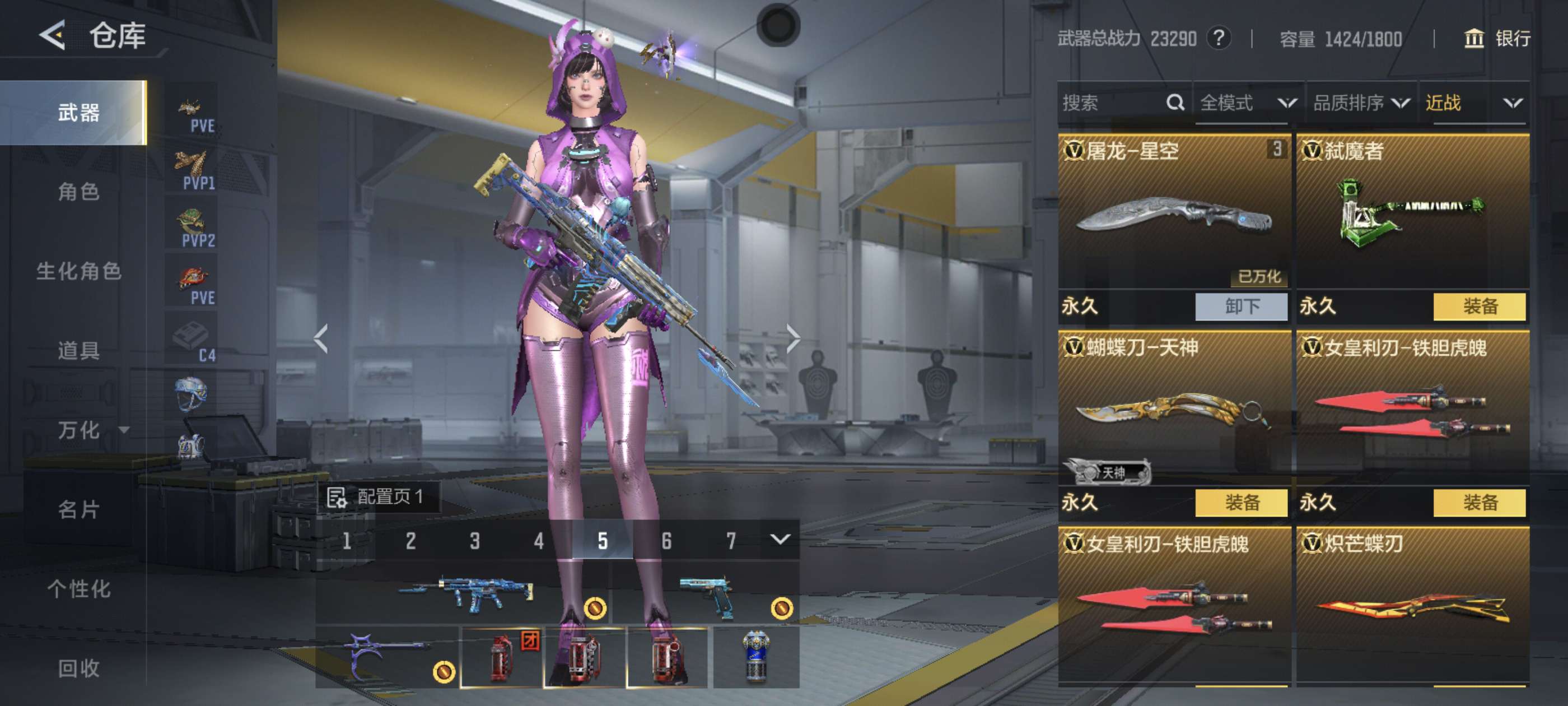Open the 生化角色 category

coord(78,271)
